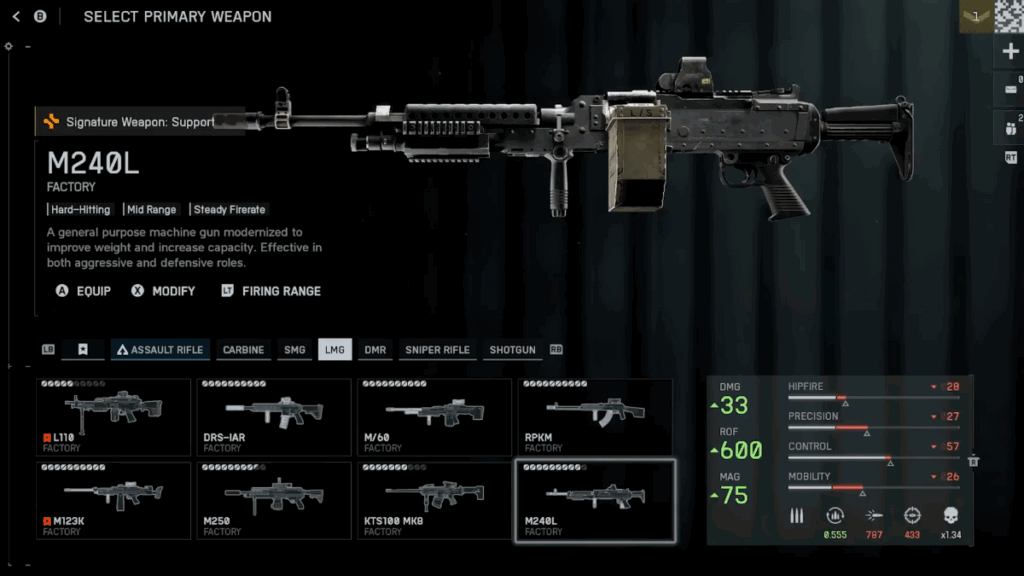The width and height of the screenshot is (1024, 576).
Task: Open the bookmark favorites tab
Action: pos(83,350)
